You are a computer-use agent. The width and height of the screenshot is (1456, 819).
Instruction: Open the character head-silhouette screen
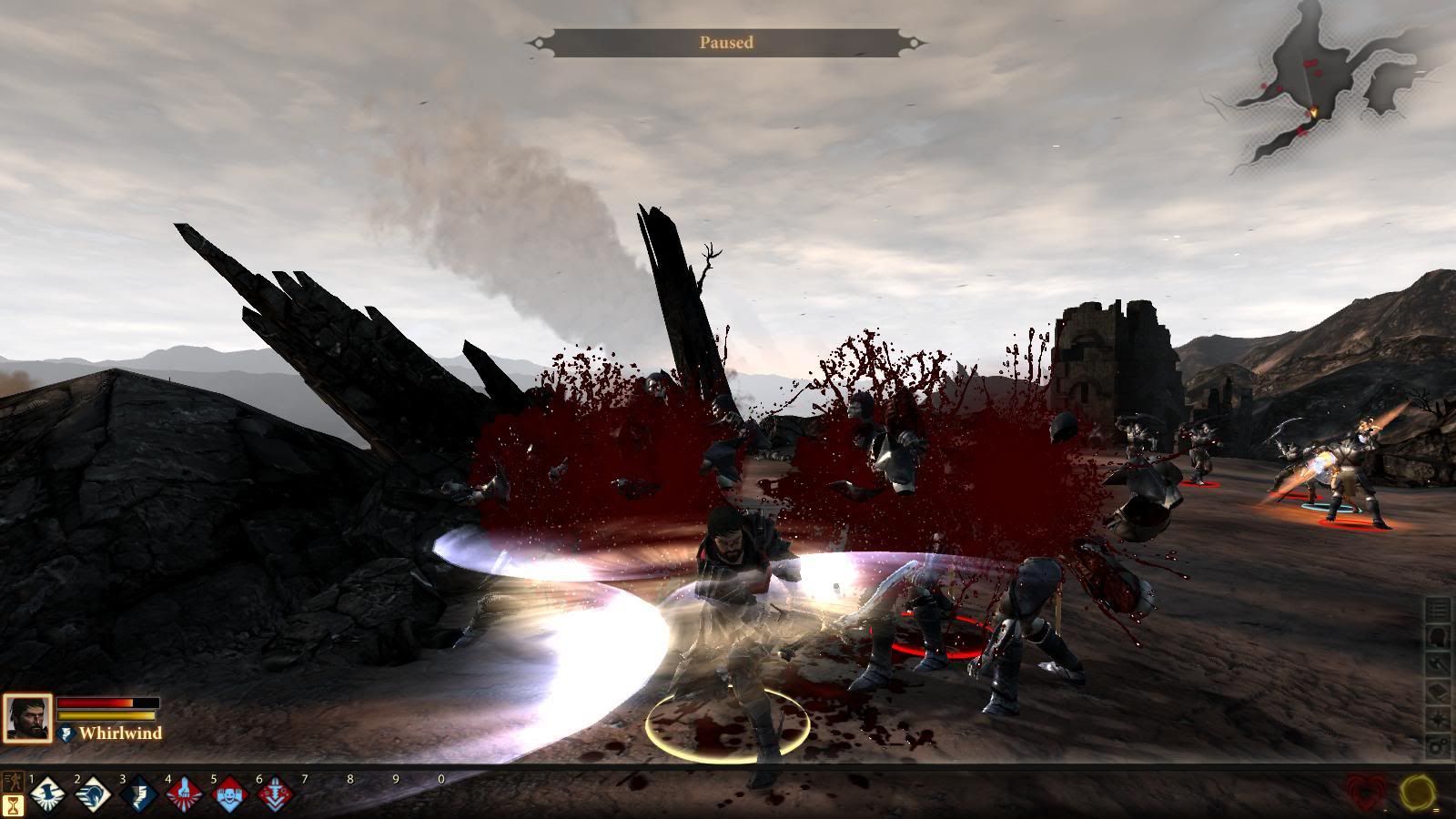(x=1438, y=637)
